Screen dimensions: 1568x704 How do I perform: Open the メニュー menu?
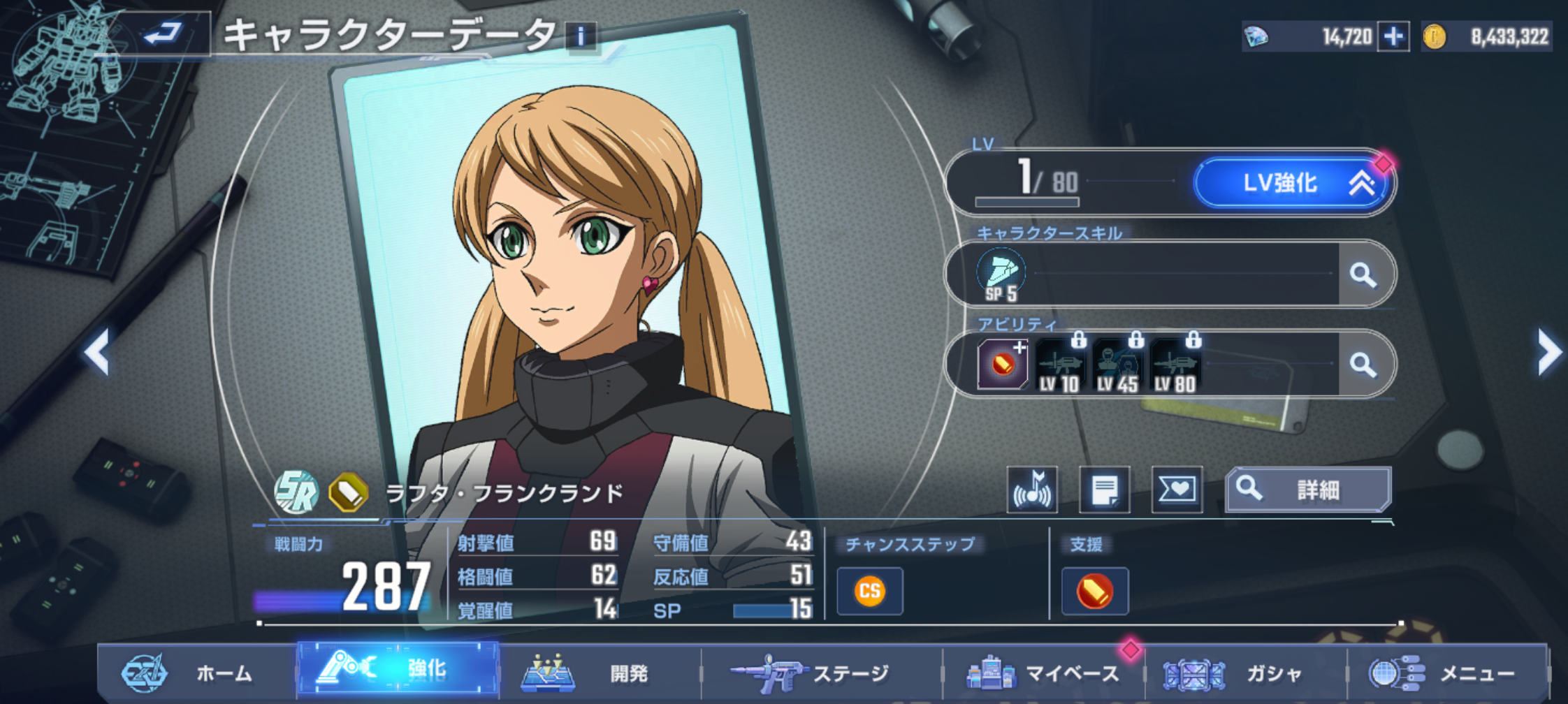[1446, 673]
